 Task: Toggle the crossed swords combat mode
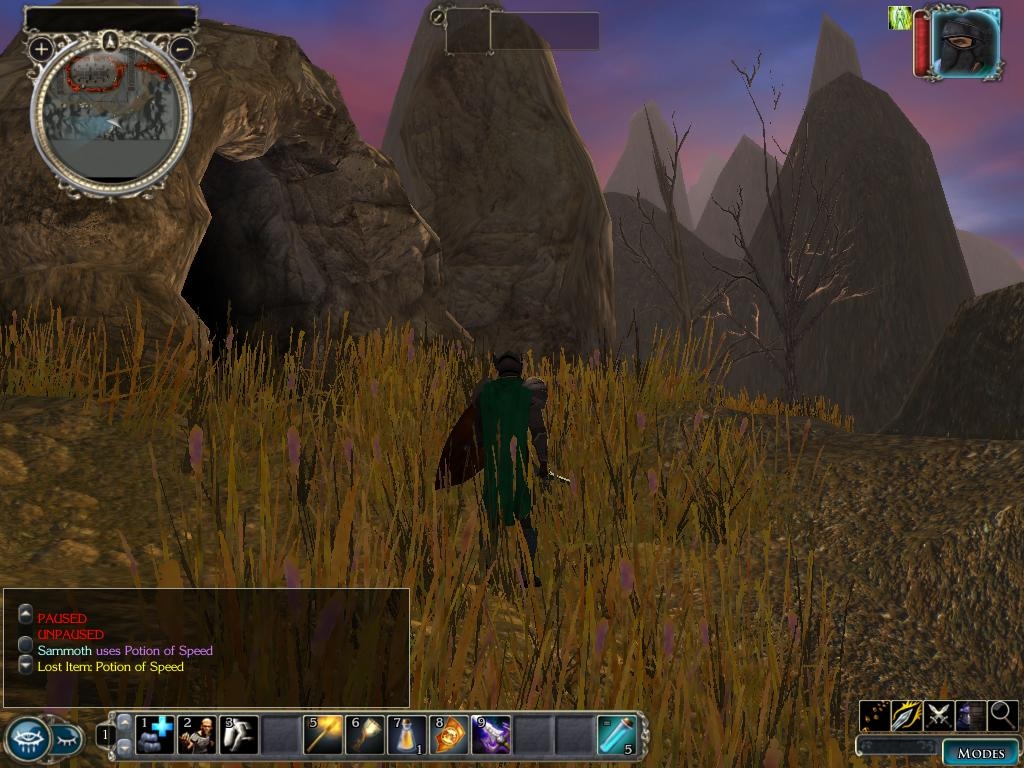click(x=939, y=715)
